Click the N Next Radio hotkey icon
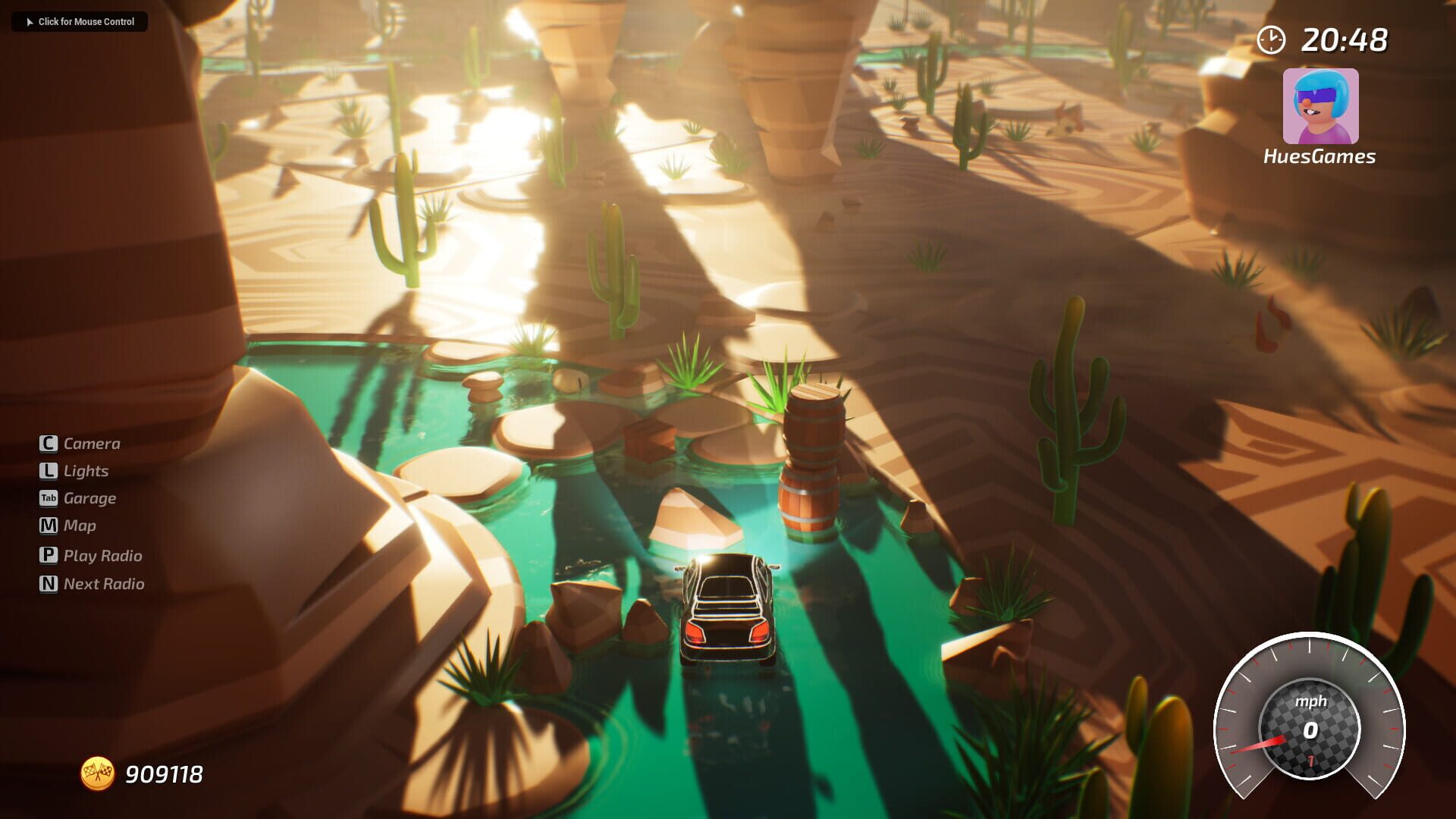Screen dimensions: 1456x819 [x=47, y=583]
